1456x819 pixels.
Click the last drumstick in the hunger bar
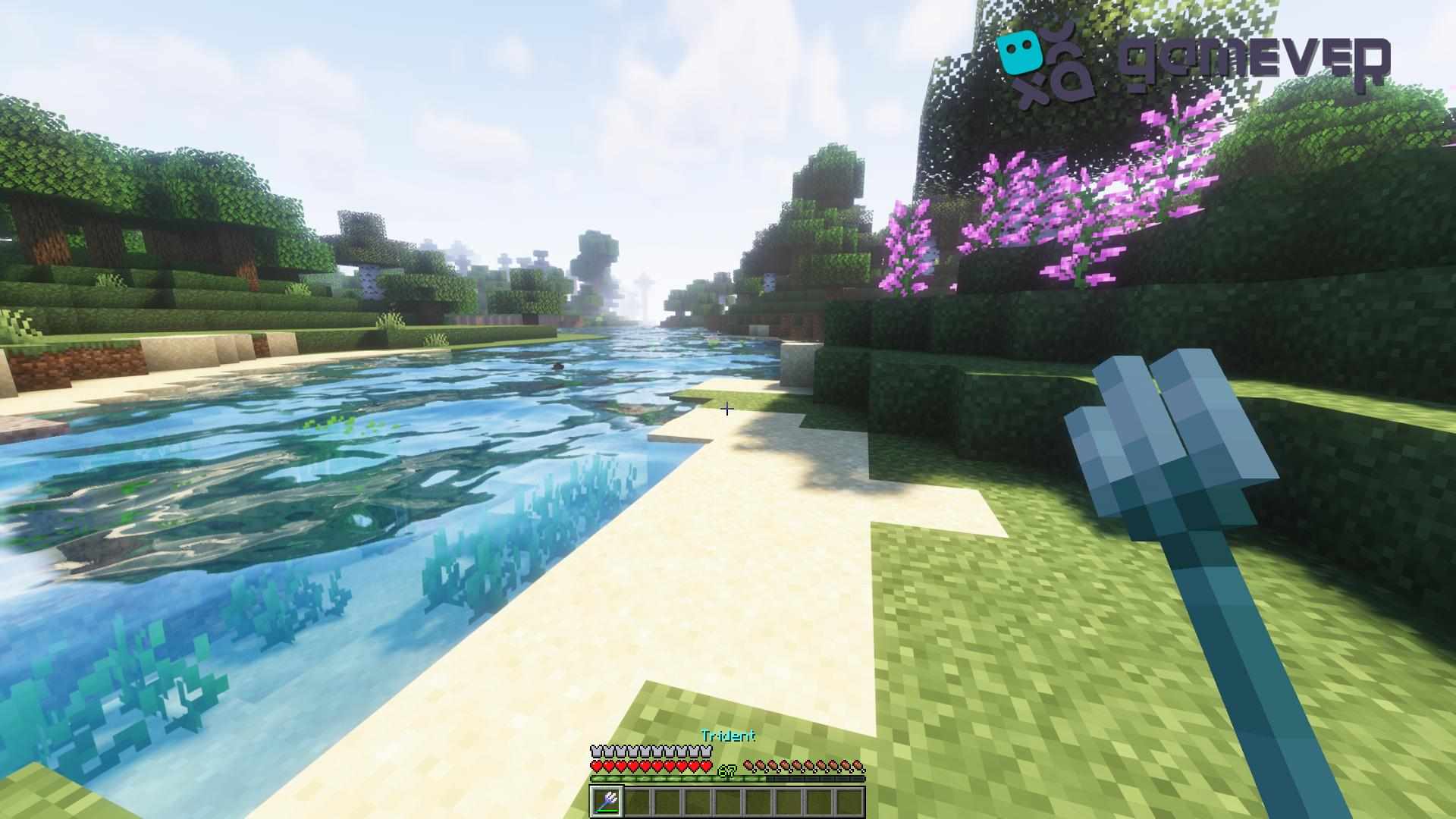click(860, 766)
